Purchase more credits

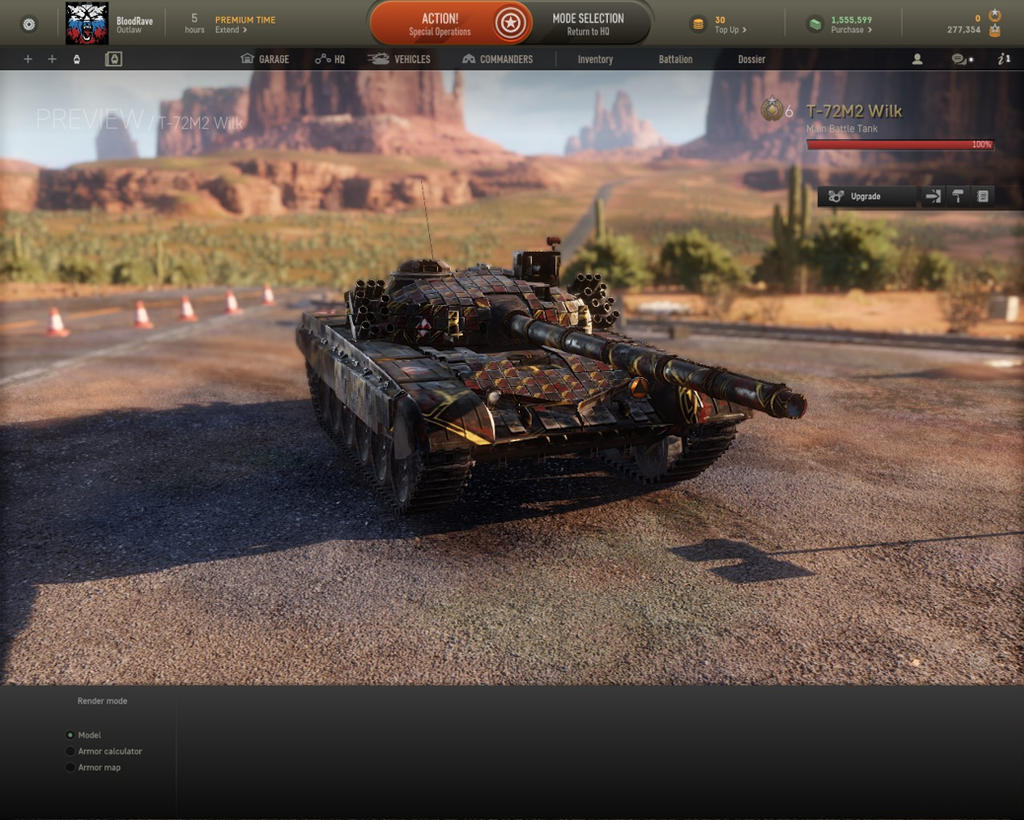851,30
